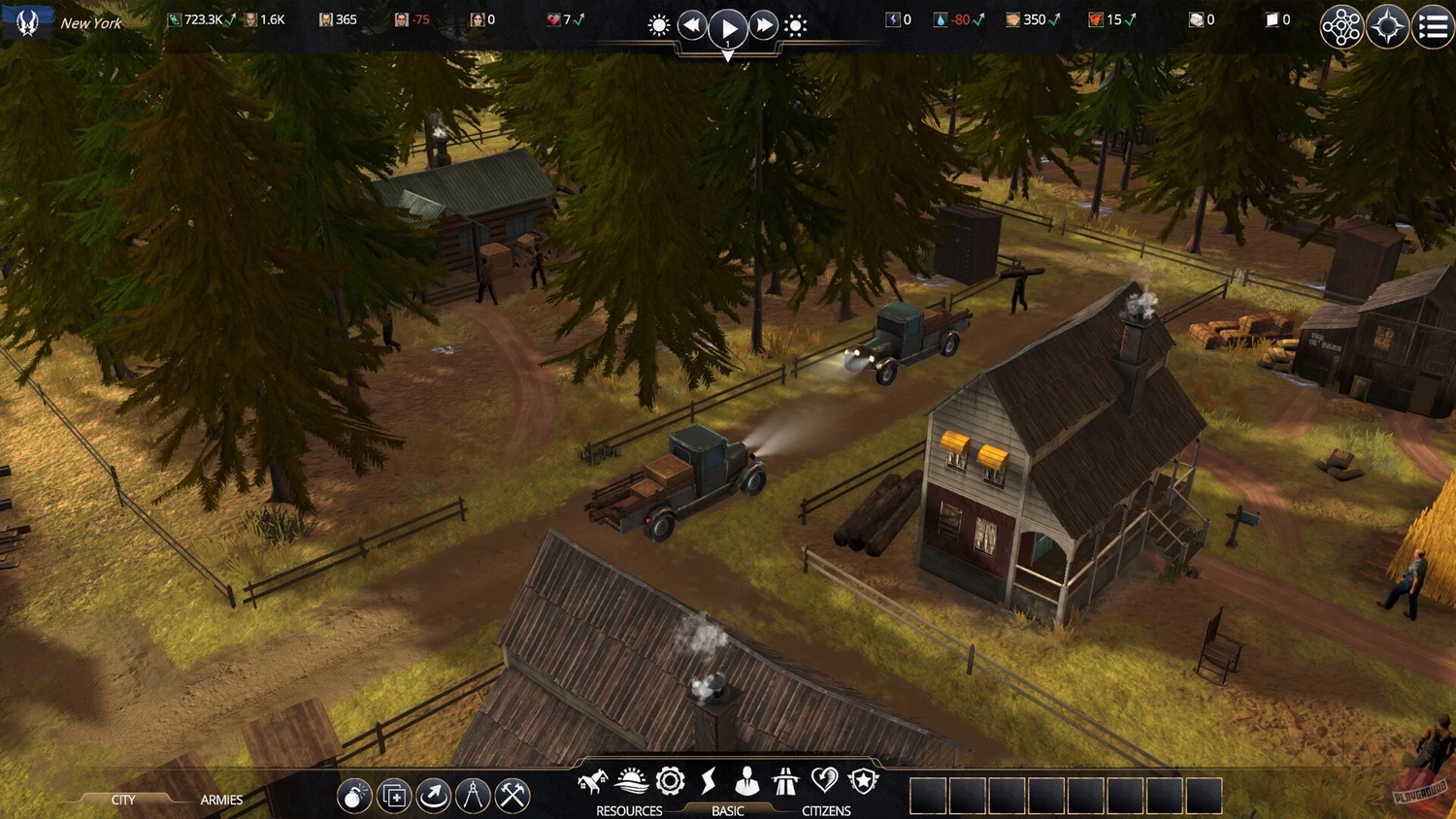Open the compass star map button
Viewport: 1456px width, 819px height.
pyautogui.click(x=1387, y=27)
